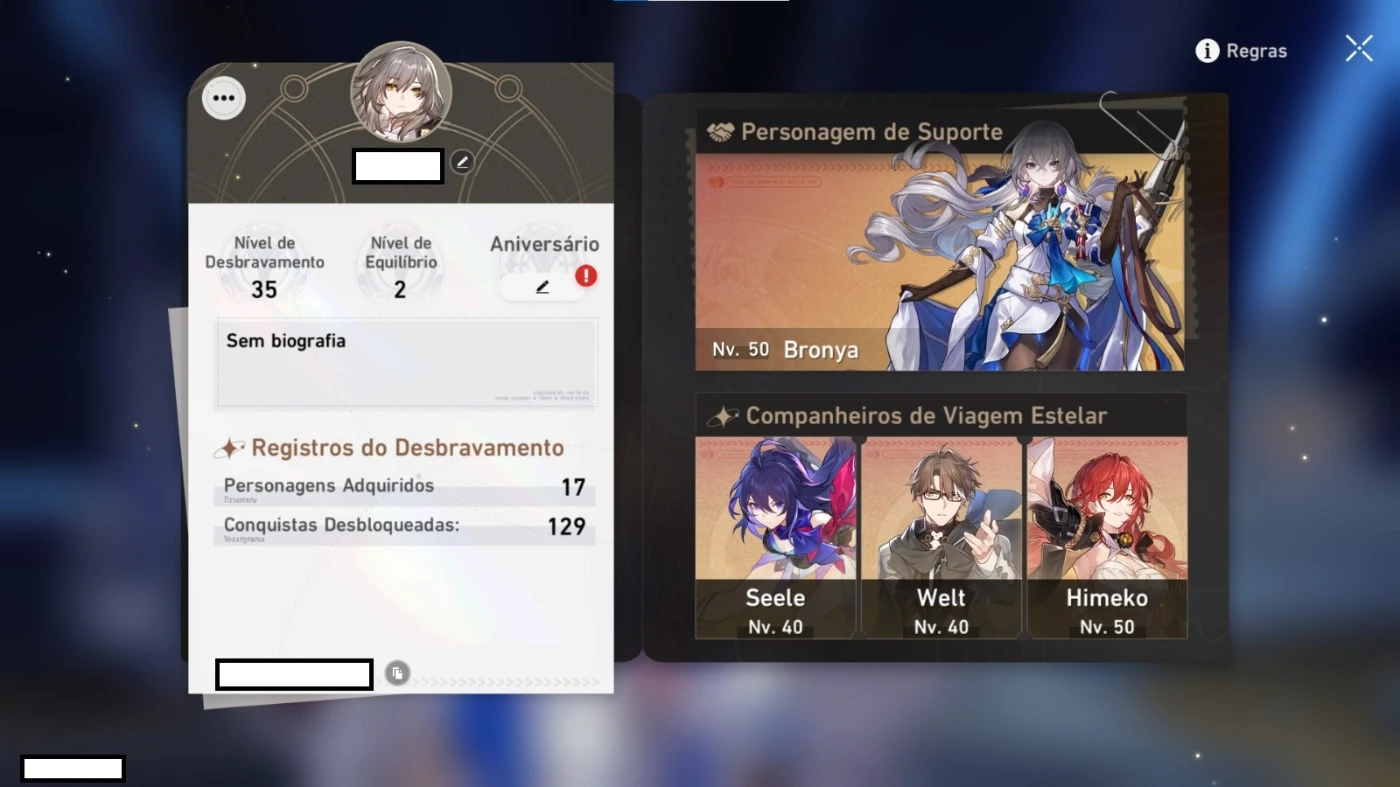Change the profile avatar portrait
Viewport: 1400px width, 787px height.
(x=401, y=90)
